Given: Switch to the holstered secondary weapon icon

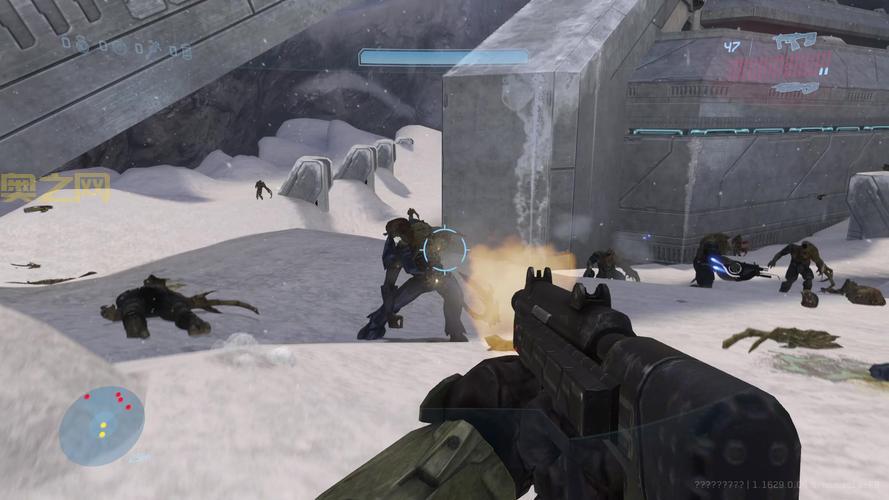Looking at the screenshot, I should 795,88.
